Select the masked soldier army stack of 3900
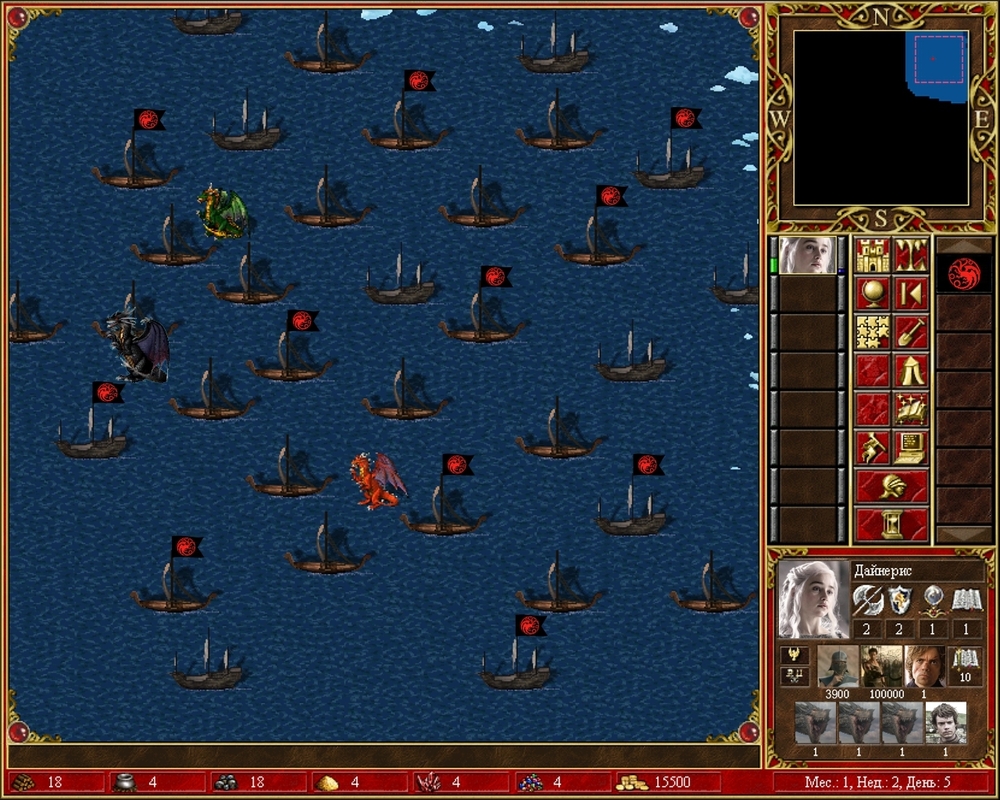 pyautogui.click(x=838, y=666)
